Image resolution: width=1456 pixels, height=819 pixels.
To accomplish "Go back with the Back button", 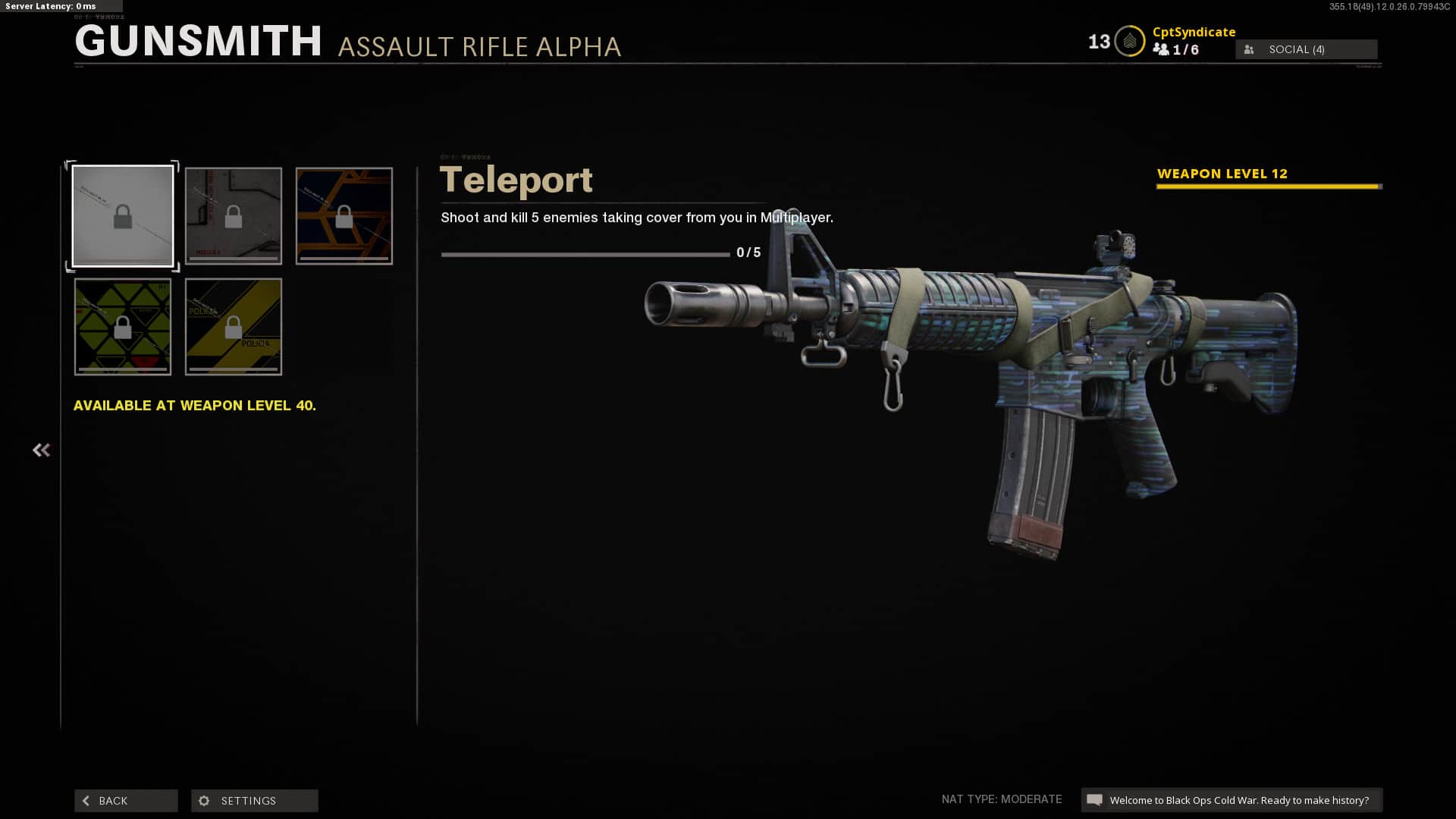I will click(x=126, y=801).
